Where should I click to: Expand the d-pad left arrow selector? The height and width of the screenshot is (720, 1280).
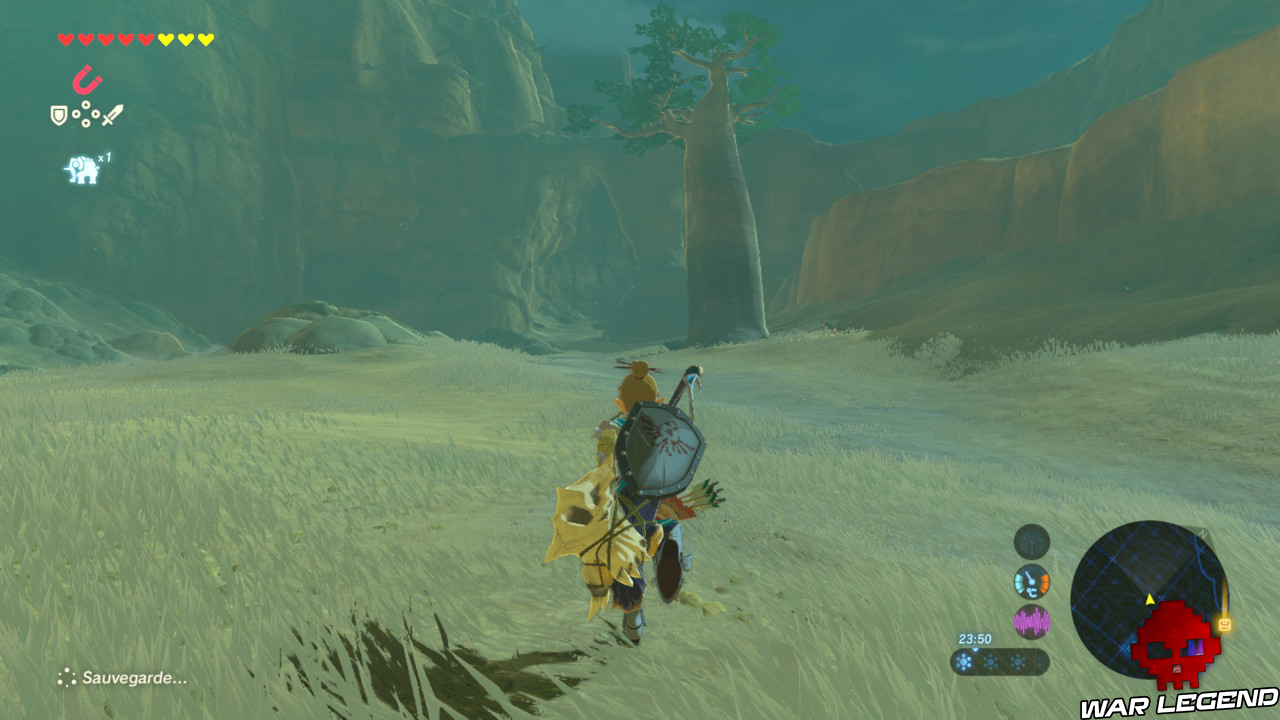[x=75, y=113]
